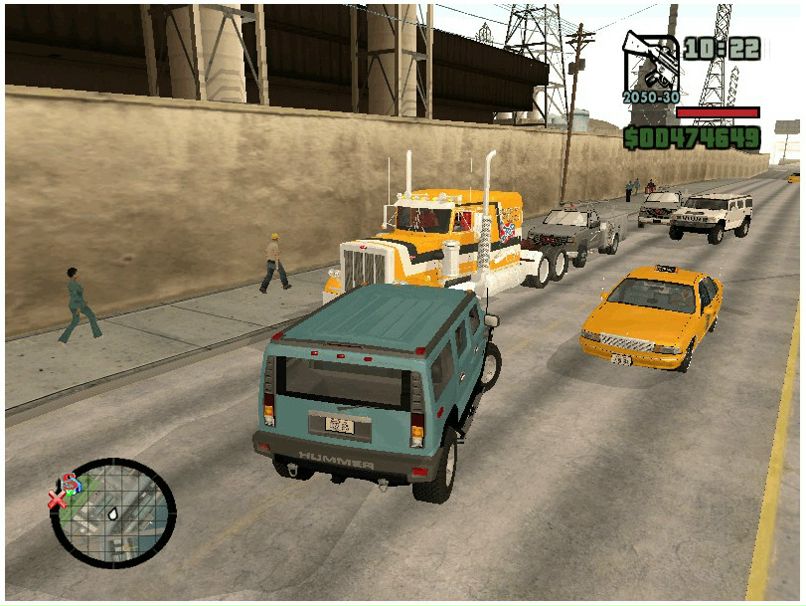Select the equipped weapon icon
This screenshot has height=606, width=806.
tap(650, 63)
